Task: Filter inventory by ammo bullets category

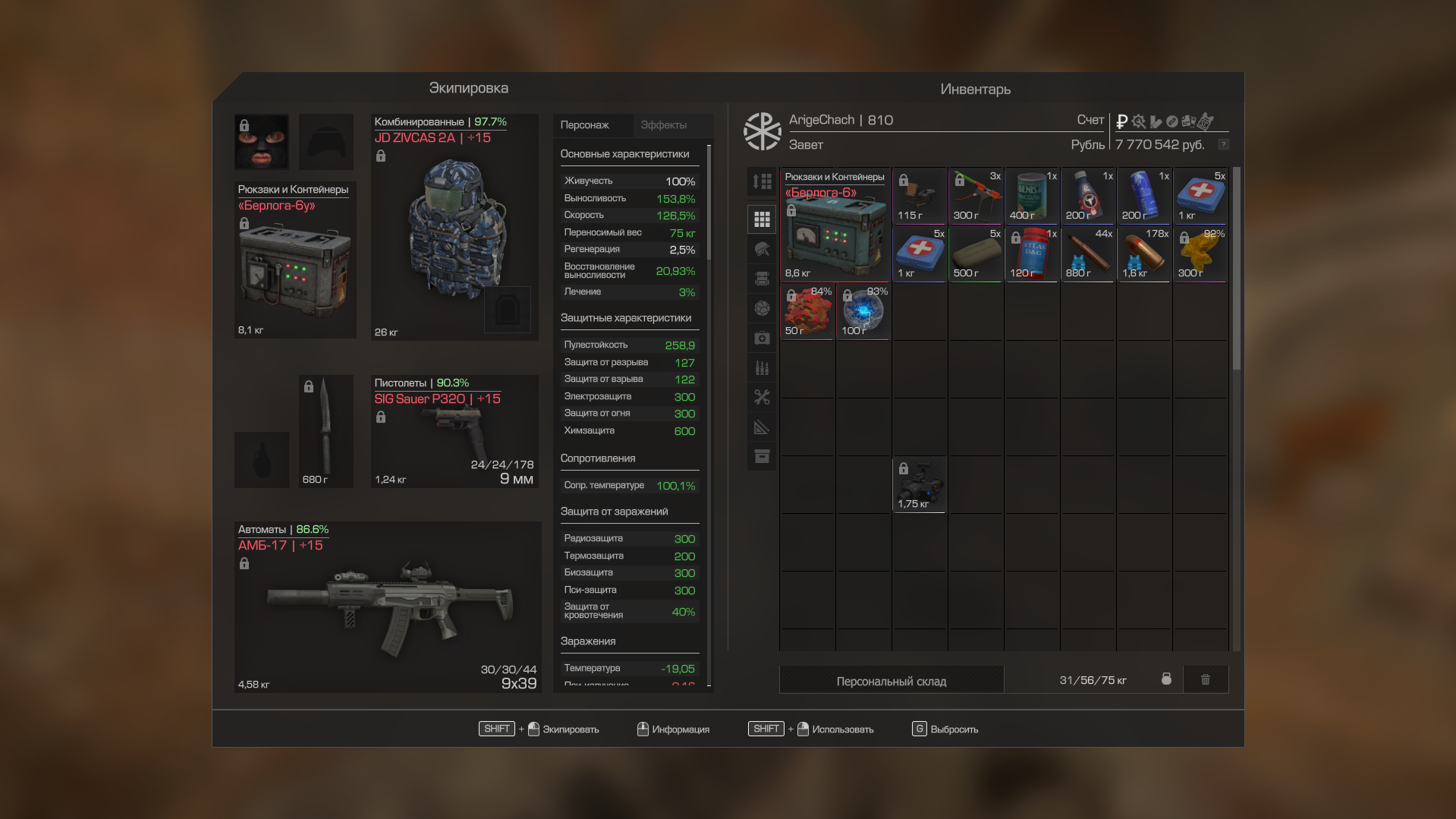Action: [x=762, y=367]
